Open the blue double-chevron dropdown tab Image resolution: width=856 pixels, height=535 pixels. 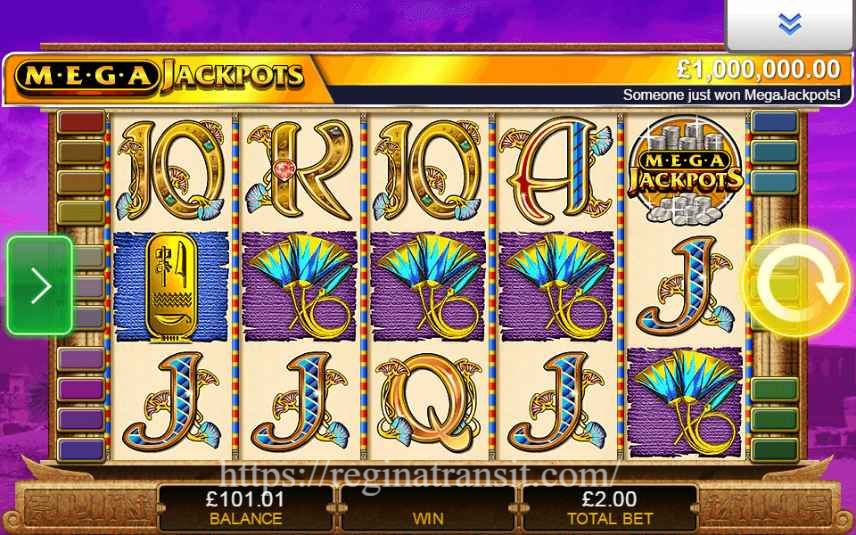(789, 25)
